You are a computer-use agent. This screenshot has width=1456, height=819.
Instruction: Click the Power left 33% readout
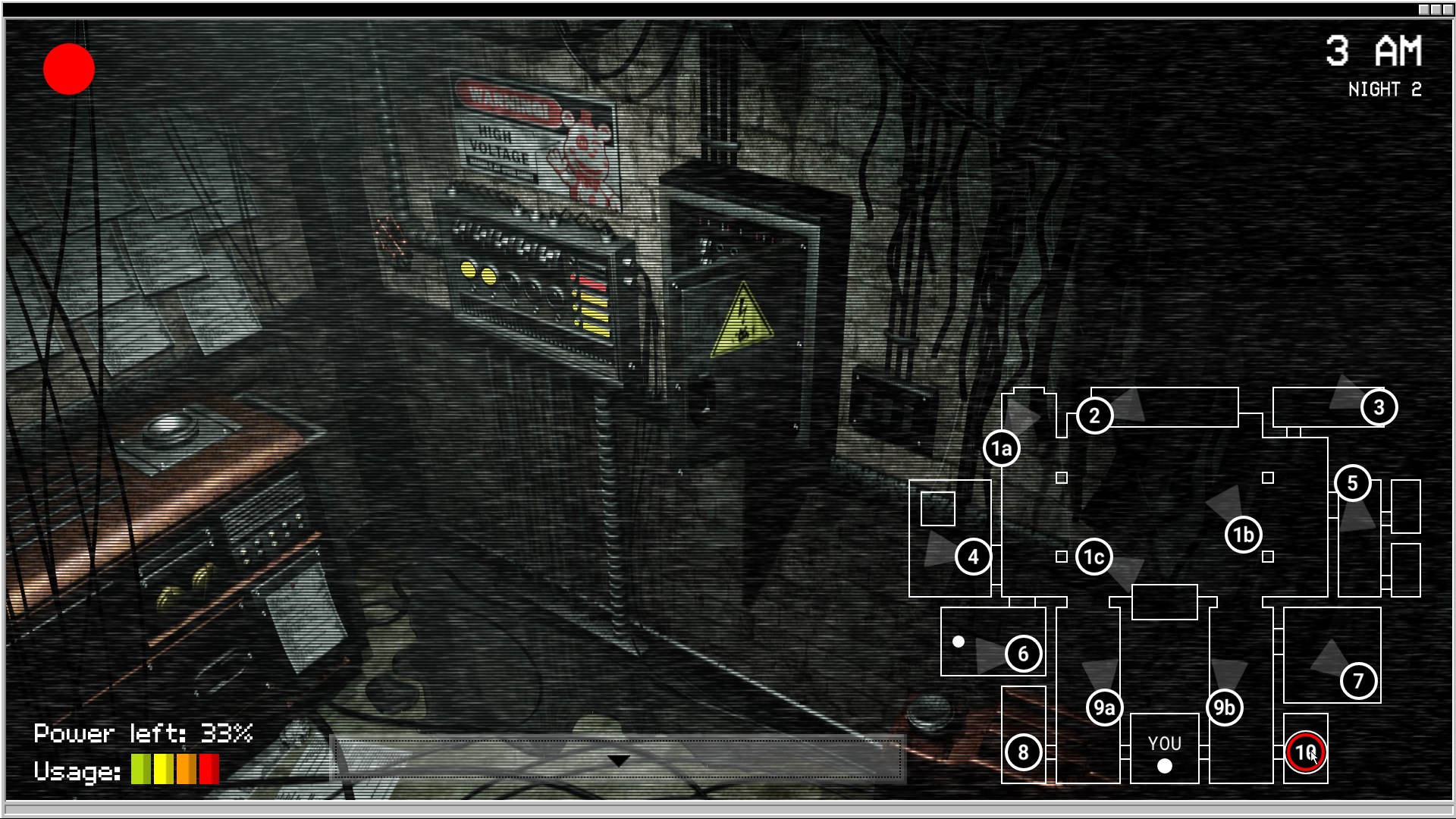point(143,733)
